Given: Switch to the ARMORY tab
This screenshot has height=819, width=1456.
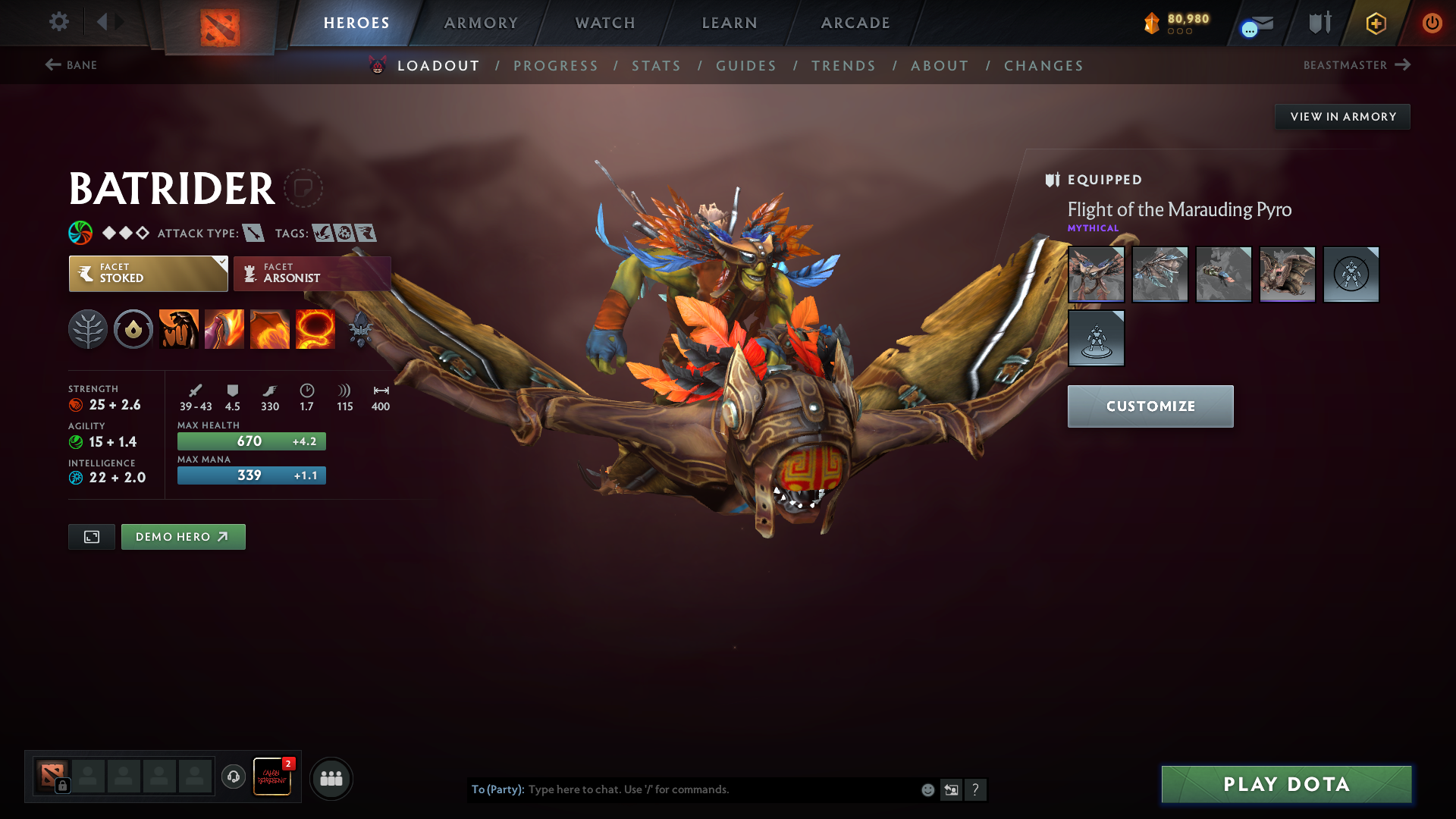Looking at the screenshot, I should coord(481,23).
